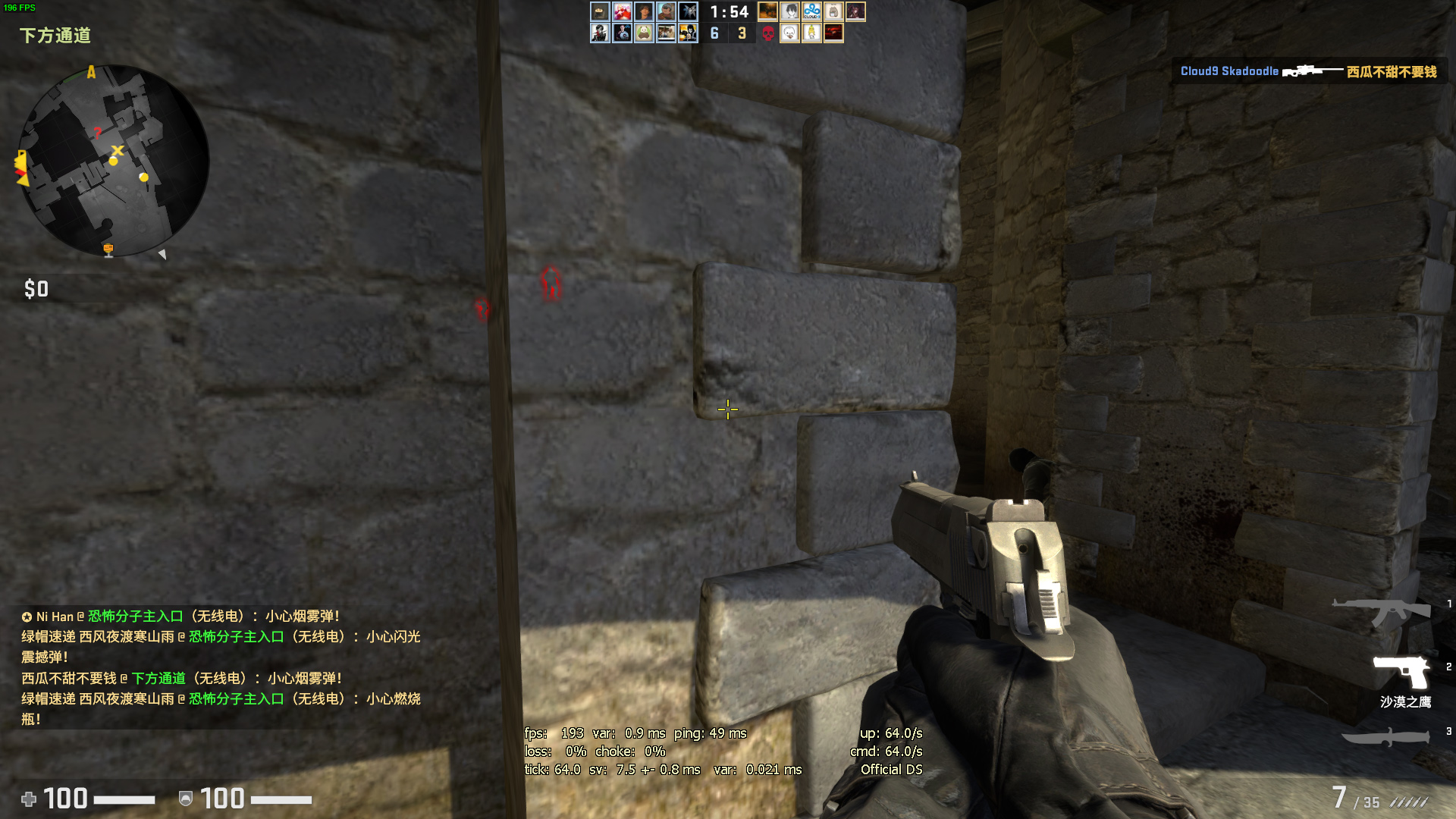The image size is (1456, 819).
Task: Click the Cloud9 Skadoodle kill feed entry
Action: pos(1308,71)
